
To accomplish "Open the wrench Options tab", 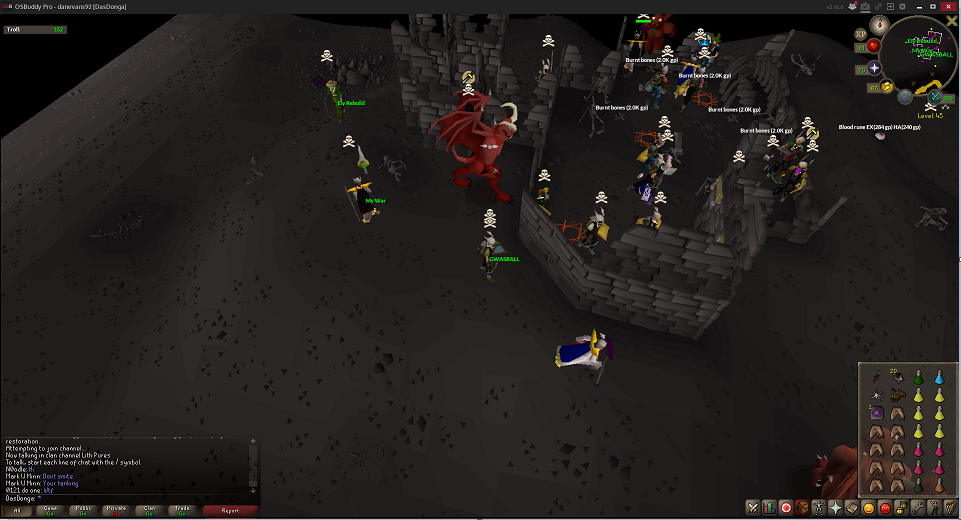I will click(919, 508).
